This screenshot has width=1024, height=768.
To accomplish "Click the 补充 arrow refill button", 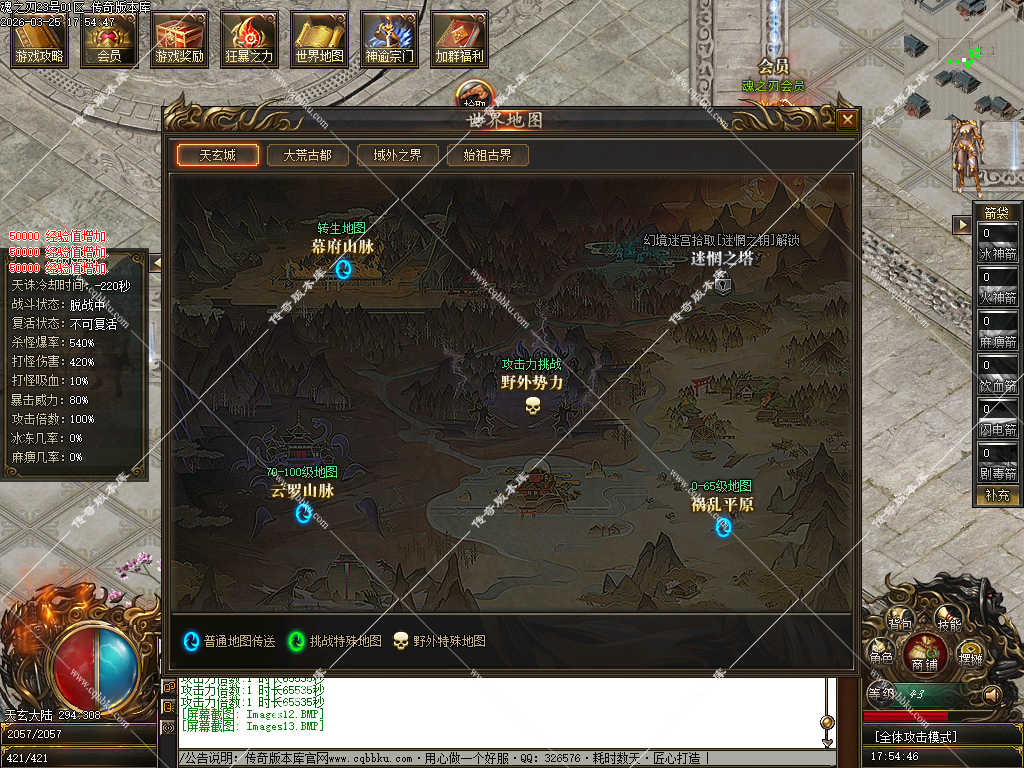I will point(996,495).
